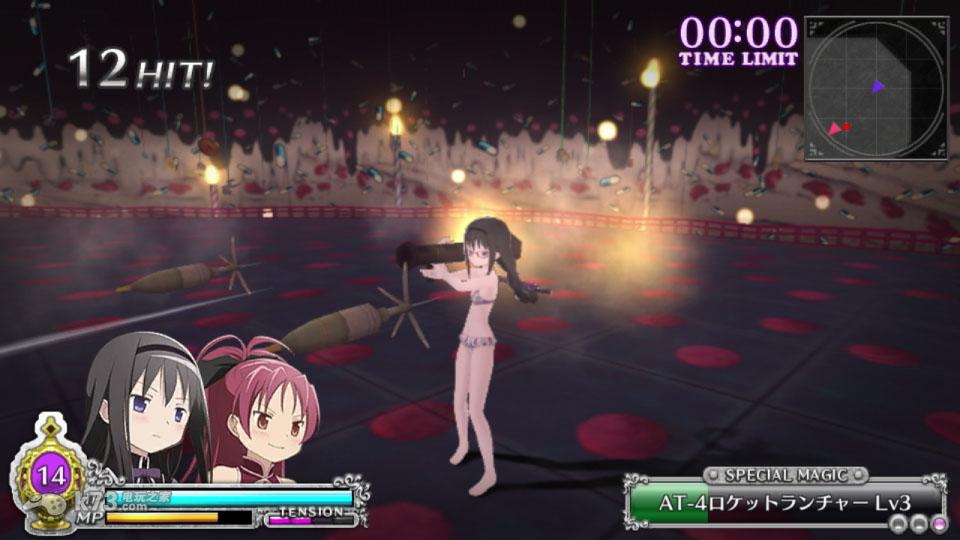Screen dimensions: 960x540
Task: Select the glowing pink magic charge orb
Action: tap(938, 525)
